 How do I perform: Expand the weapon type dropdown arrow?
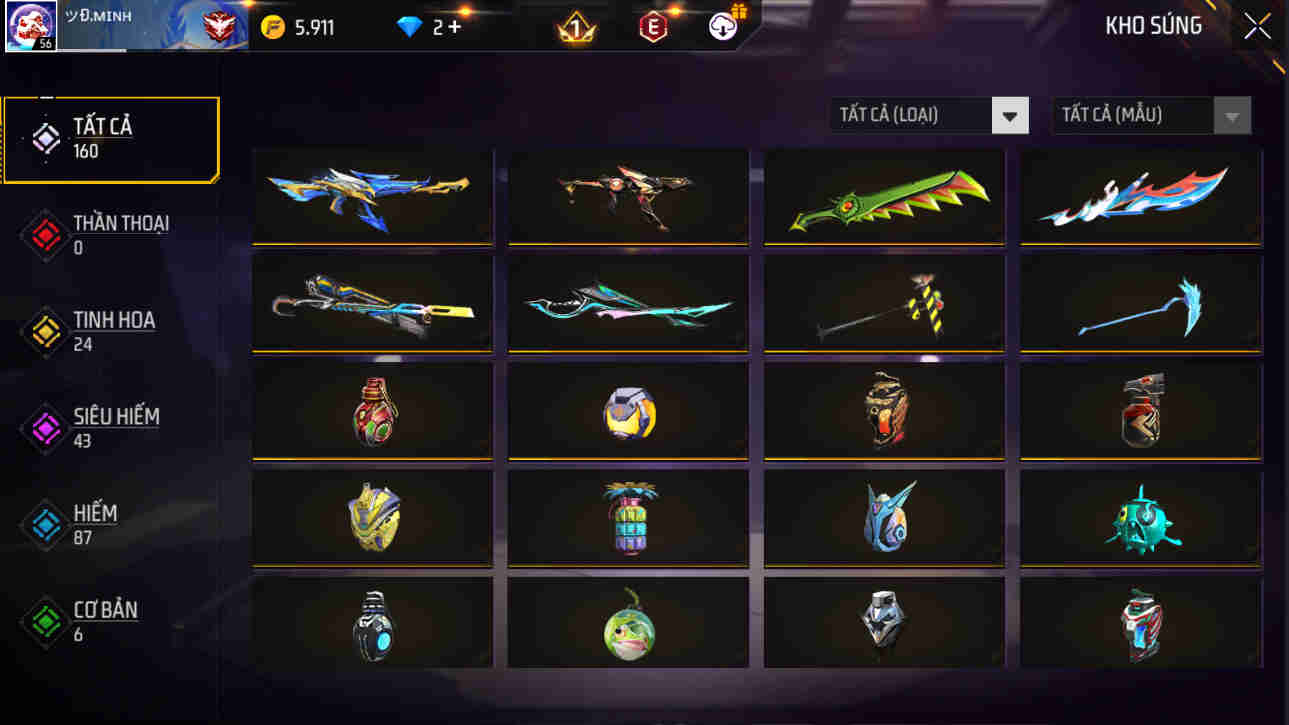(x=1010, y=115)
